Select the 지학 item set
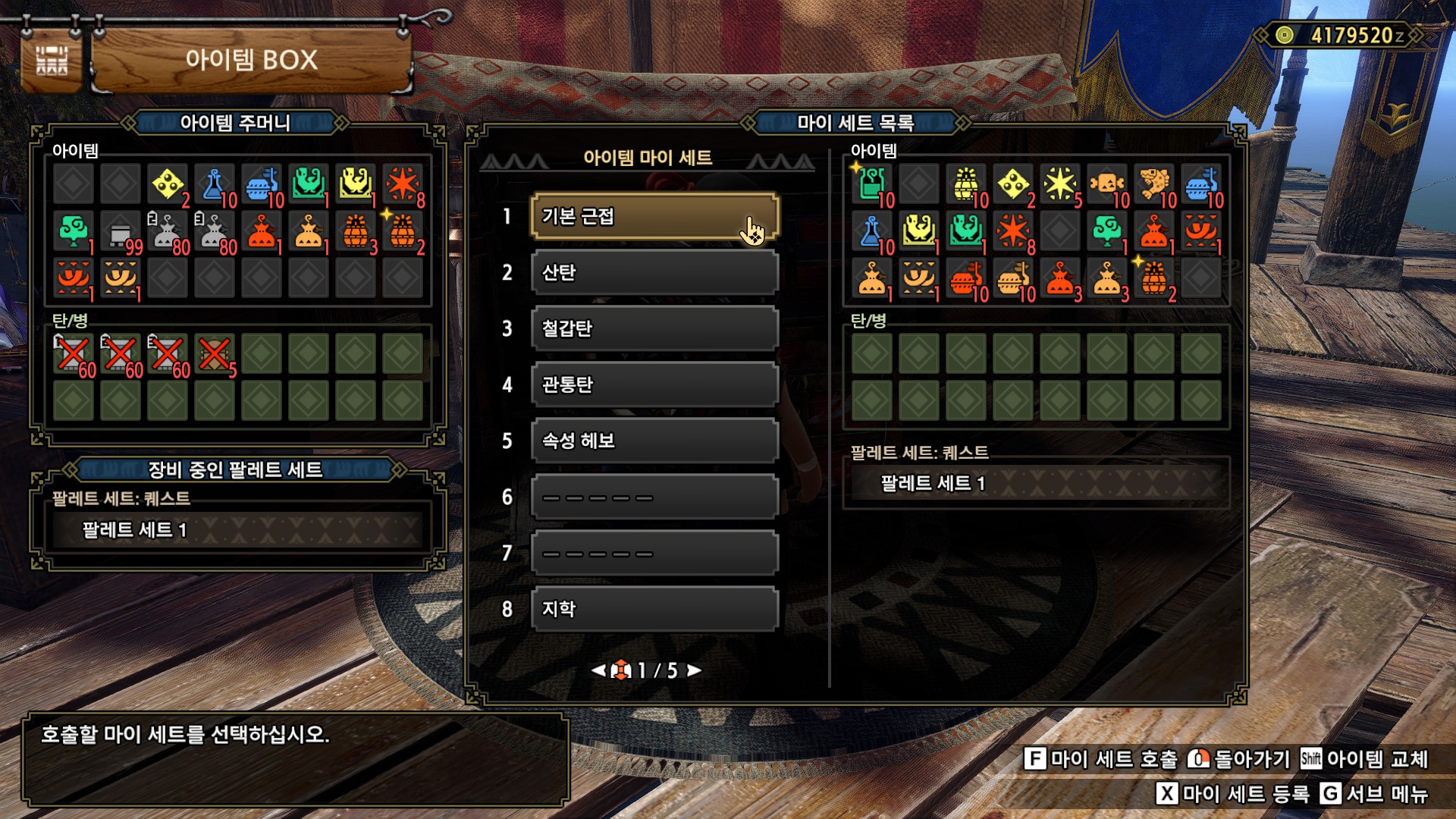 pyautogui.click(x=654, y=610)
